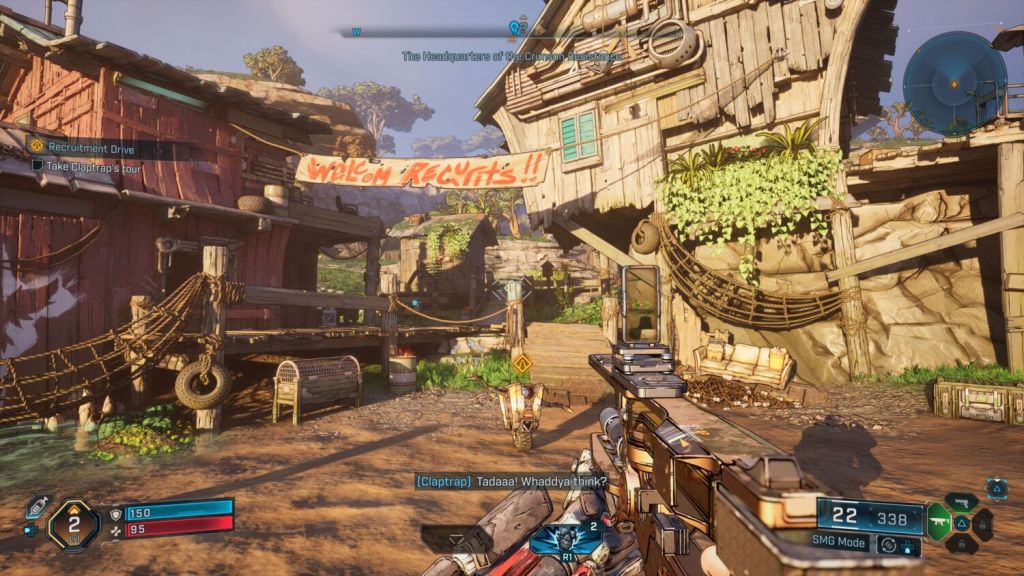Screen dimensions: 1024x576
Task: Switch to the pistol weapon slot
Action: pos(960,501)
